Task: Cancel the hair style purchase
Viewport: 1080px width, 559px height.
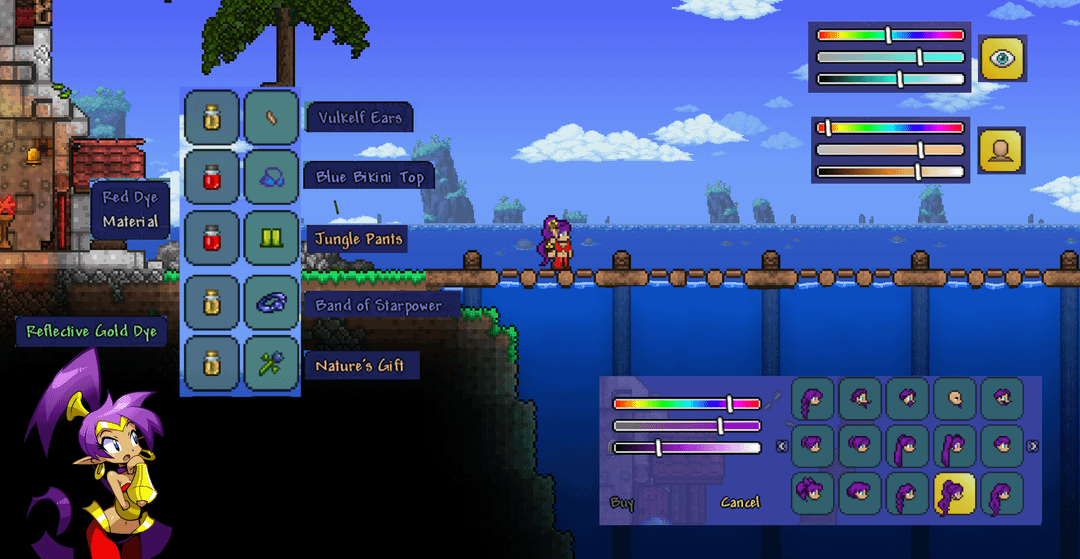Action: tap(739, 502)
